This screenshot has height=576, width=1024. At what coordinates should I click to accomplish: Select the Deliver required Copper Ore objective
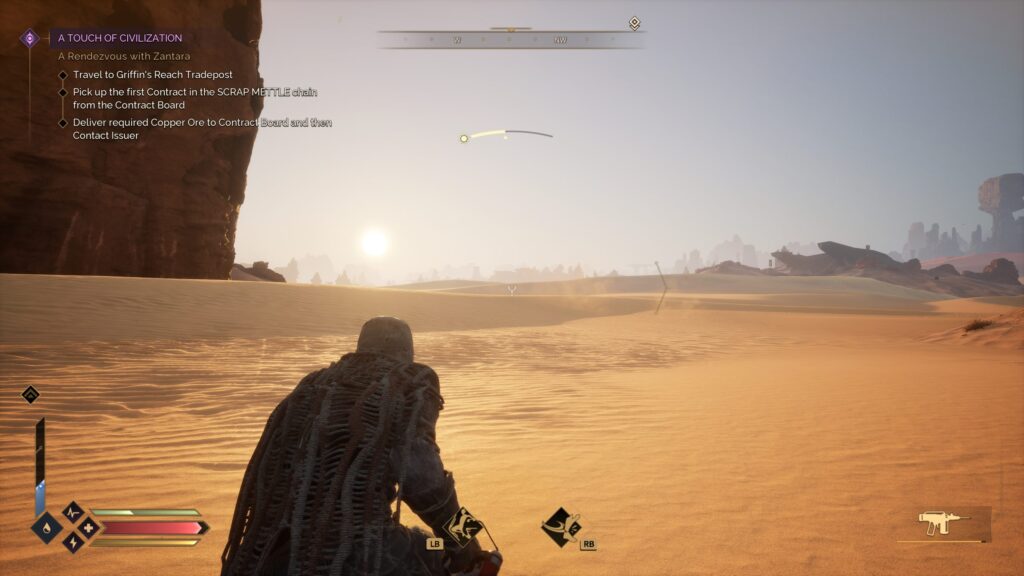click(x=200, y=129)
